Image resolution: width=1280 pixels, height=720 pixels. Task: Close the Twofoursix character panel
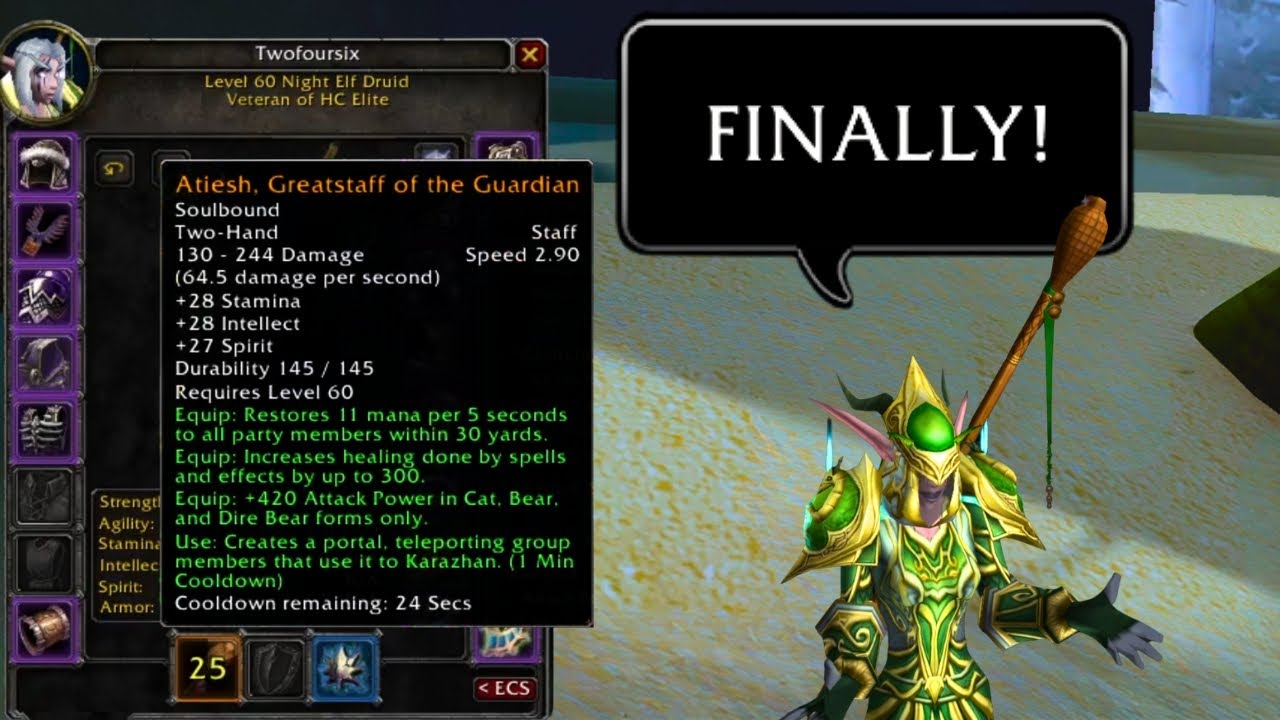[530, 54]
